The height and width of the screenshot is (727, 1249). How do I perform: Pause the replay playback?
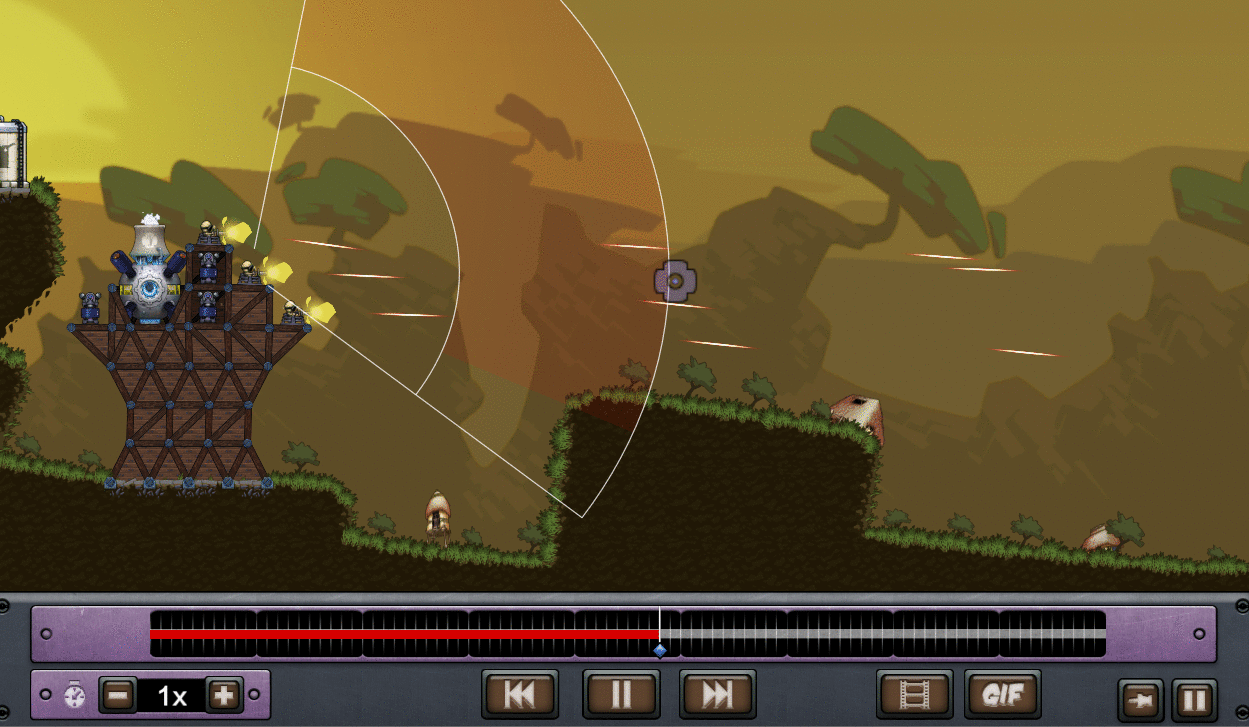[621, 694]
